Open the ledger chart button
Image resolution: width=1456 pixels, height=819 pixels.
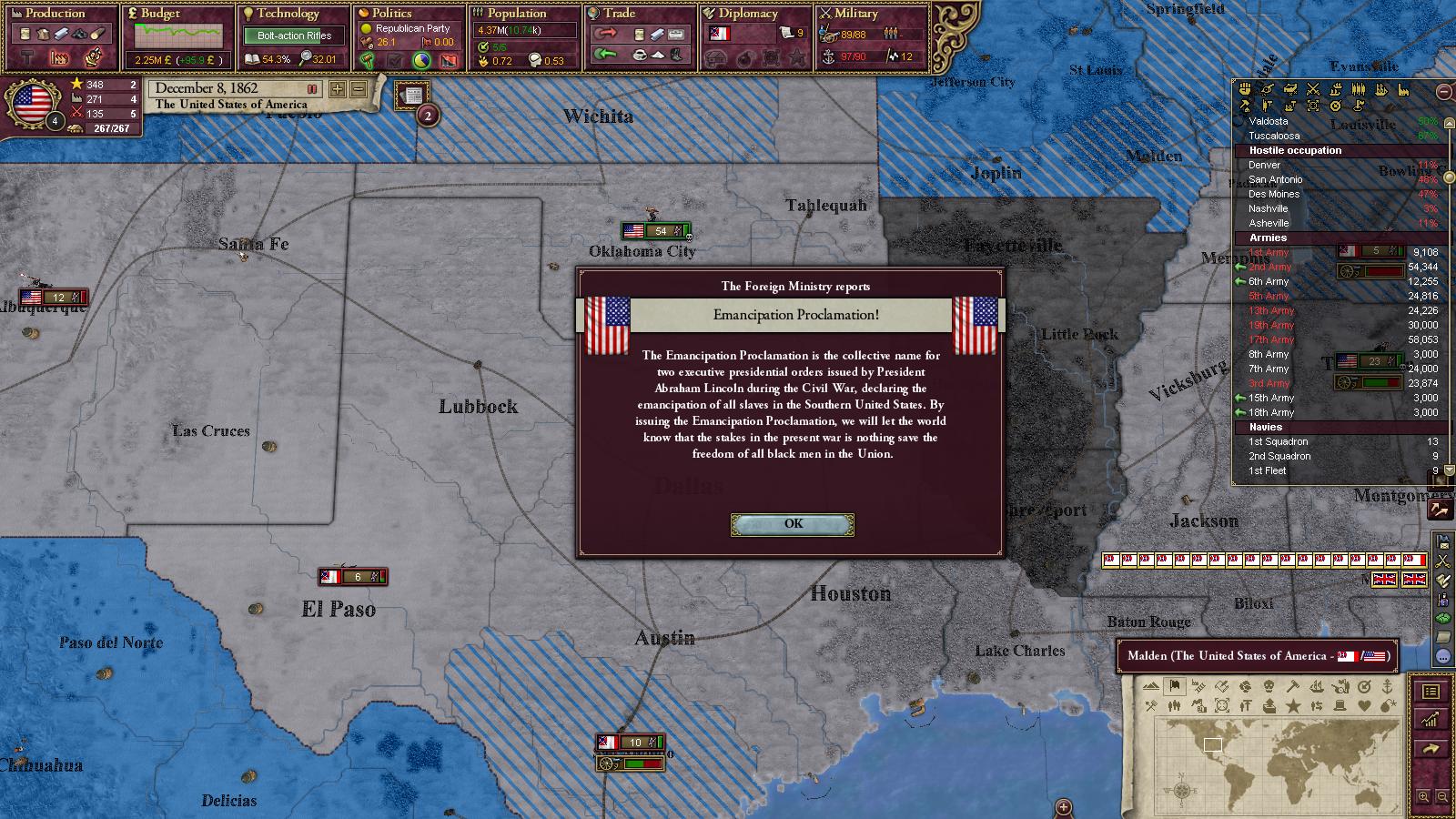[1431, 719]
